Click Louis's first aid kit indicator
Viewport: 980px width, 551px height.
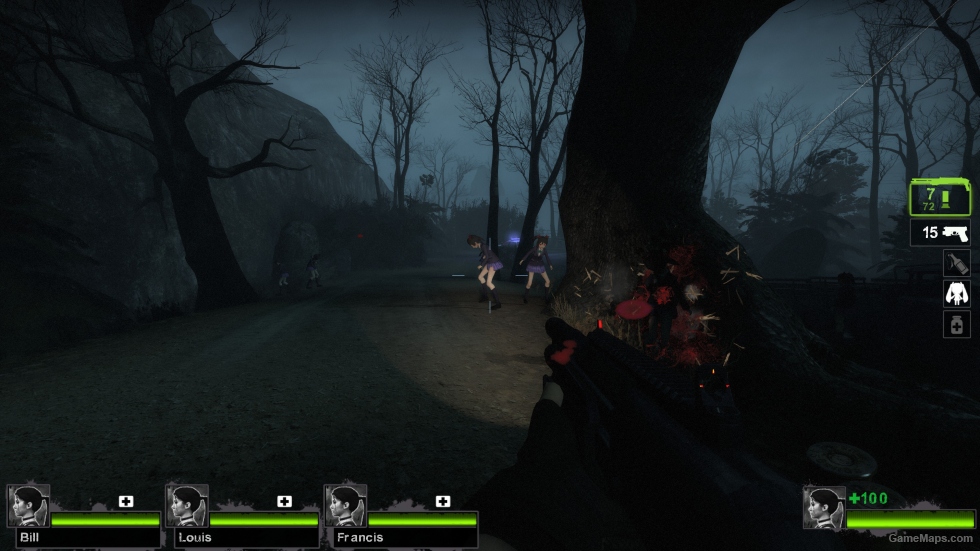pos(285,501)
